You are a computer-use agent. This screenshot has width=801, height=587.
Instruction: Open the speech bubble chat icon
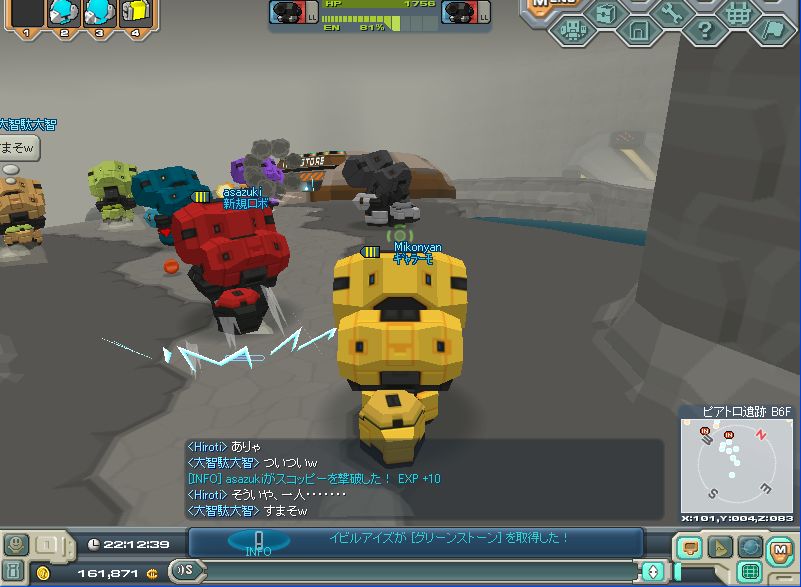[x=689, y=547]
